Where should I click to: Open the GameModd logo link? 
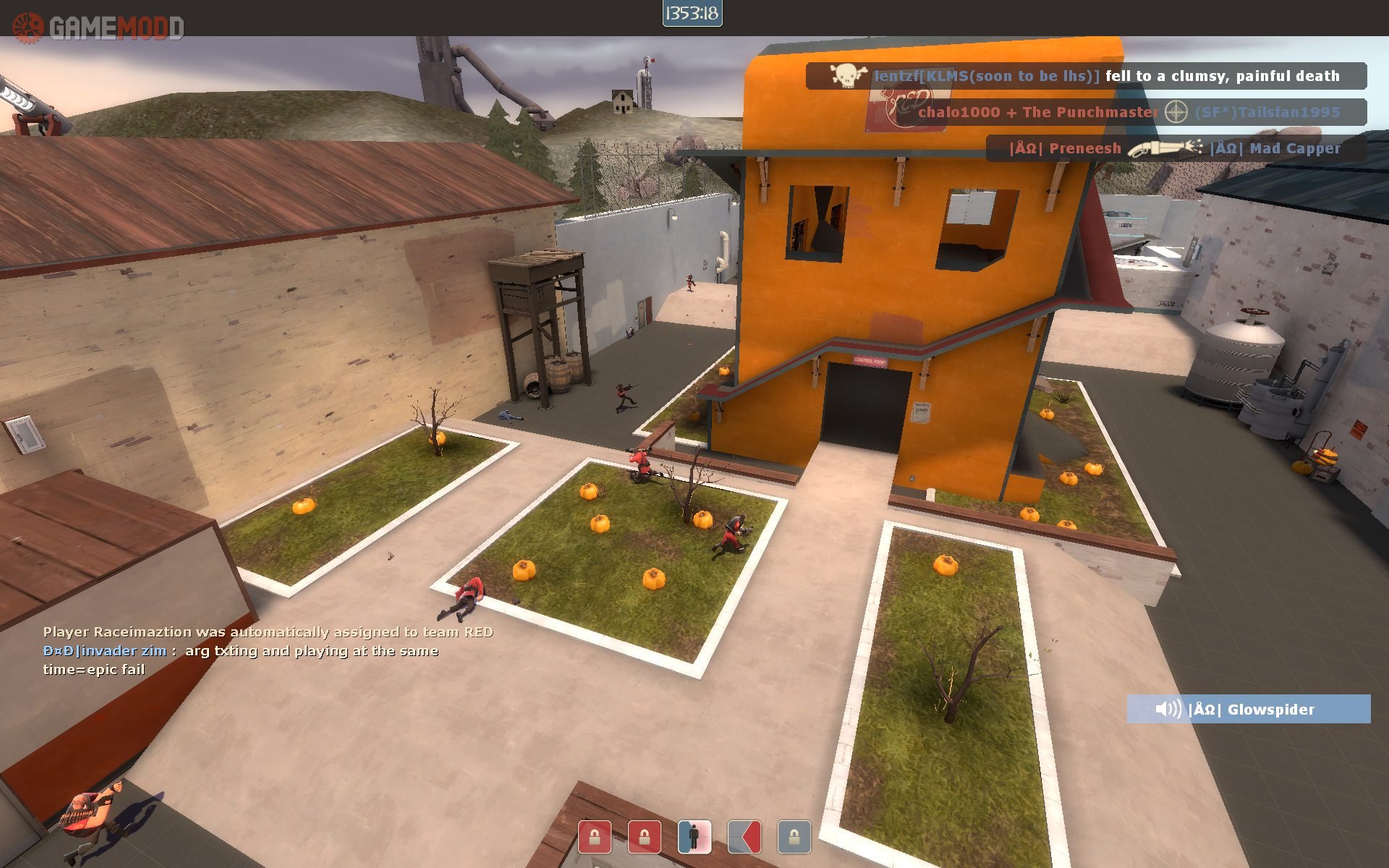[x=98, y=27]
